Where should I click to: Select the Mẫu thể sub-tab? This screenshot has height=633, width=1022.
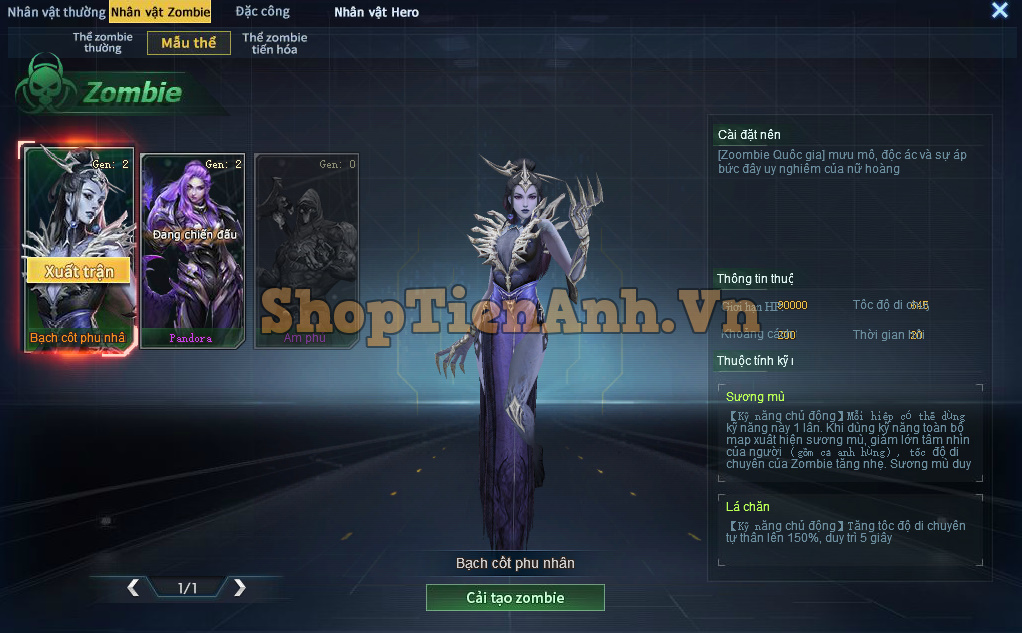188,43
